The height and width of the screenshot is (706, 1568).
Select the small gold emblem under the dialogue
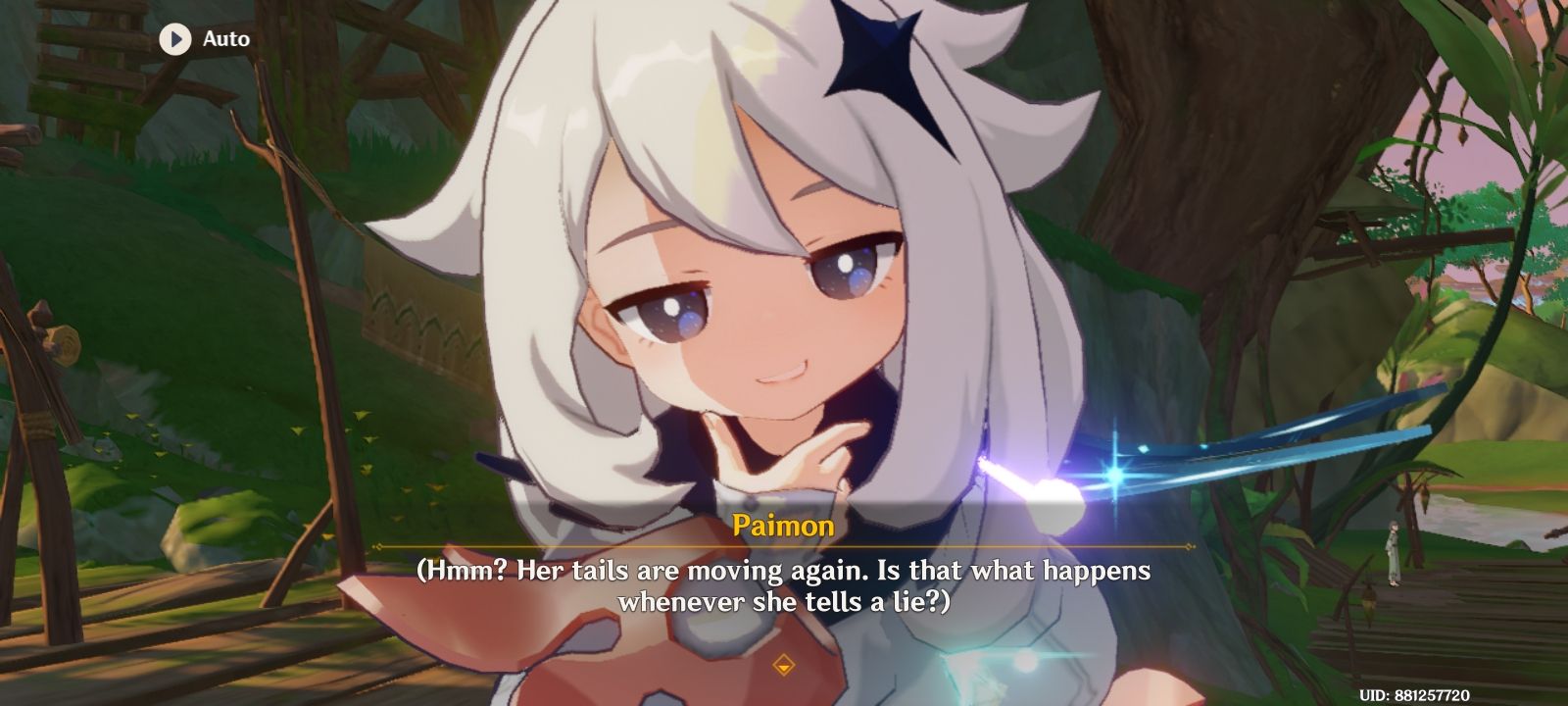784,663
